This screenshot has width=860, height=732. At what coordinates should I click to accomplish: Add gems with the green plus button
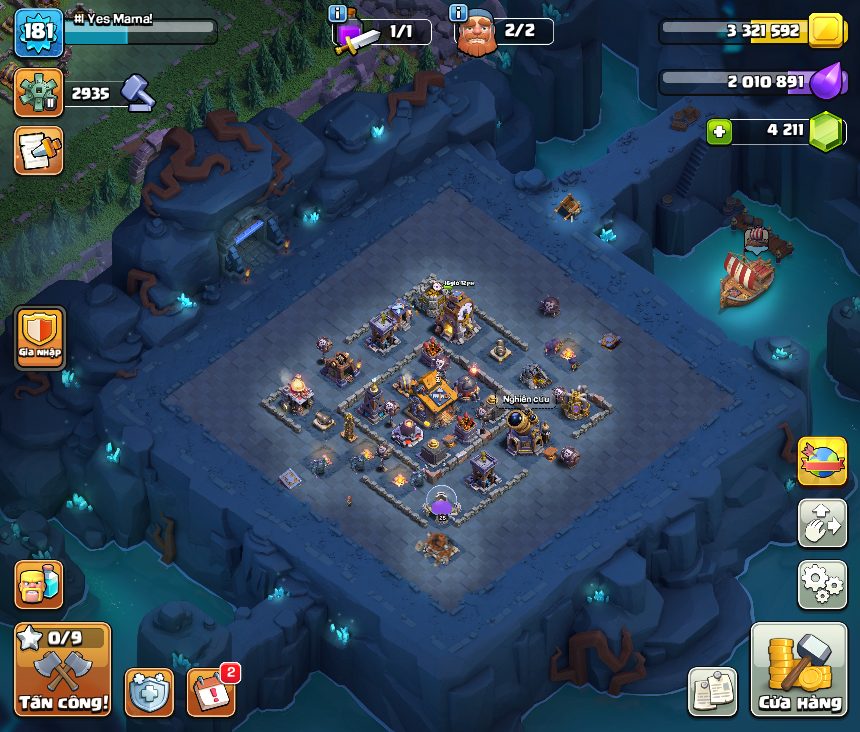(x=718, y=131)
